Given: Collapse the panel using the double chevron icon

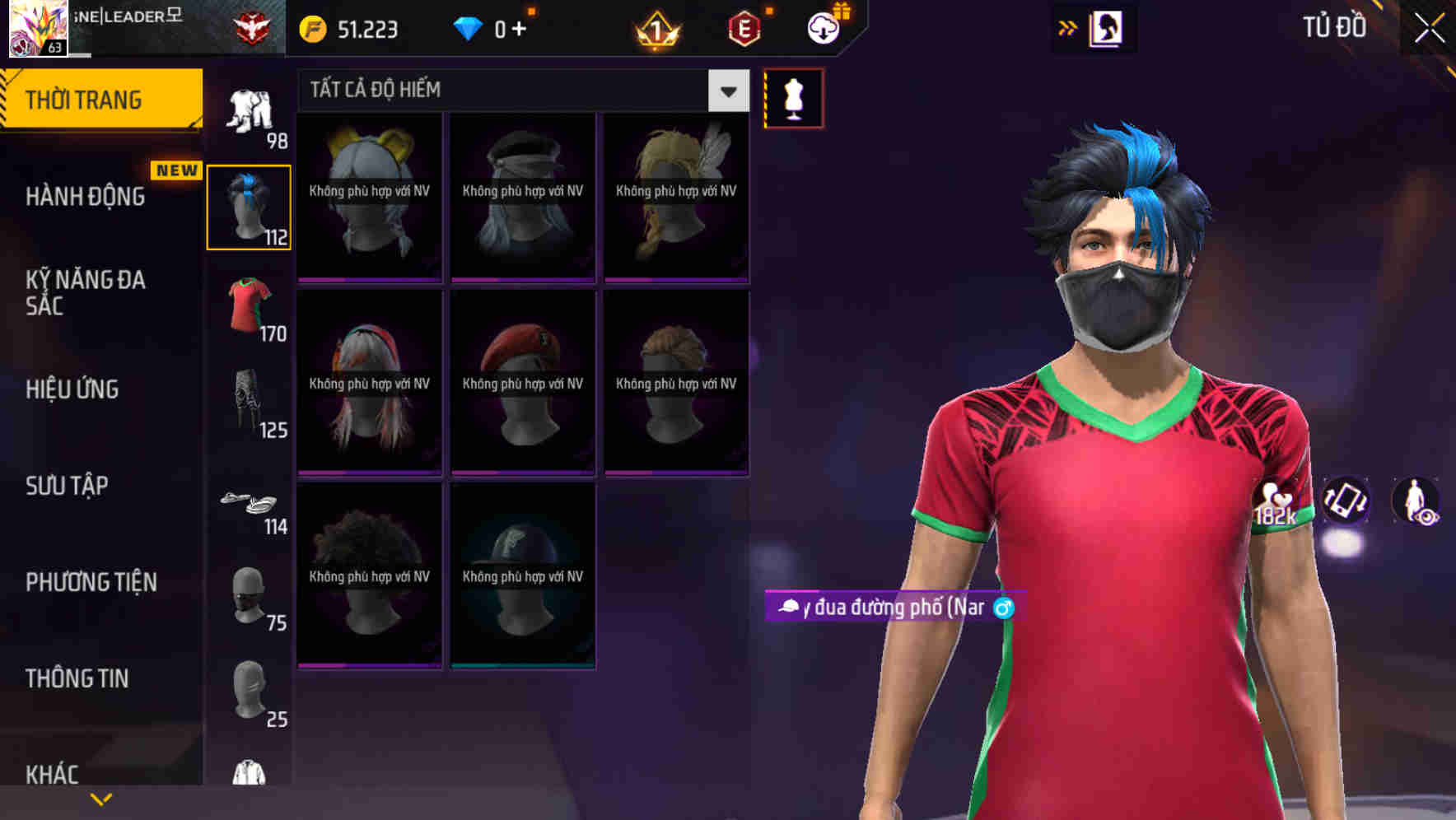Looking at the screenshot, I should (1067, 26).
